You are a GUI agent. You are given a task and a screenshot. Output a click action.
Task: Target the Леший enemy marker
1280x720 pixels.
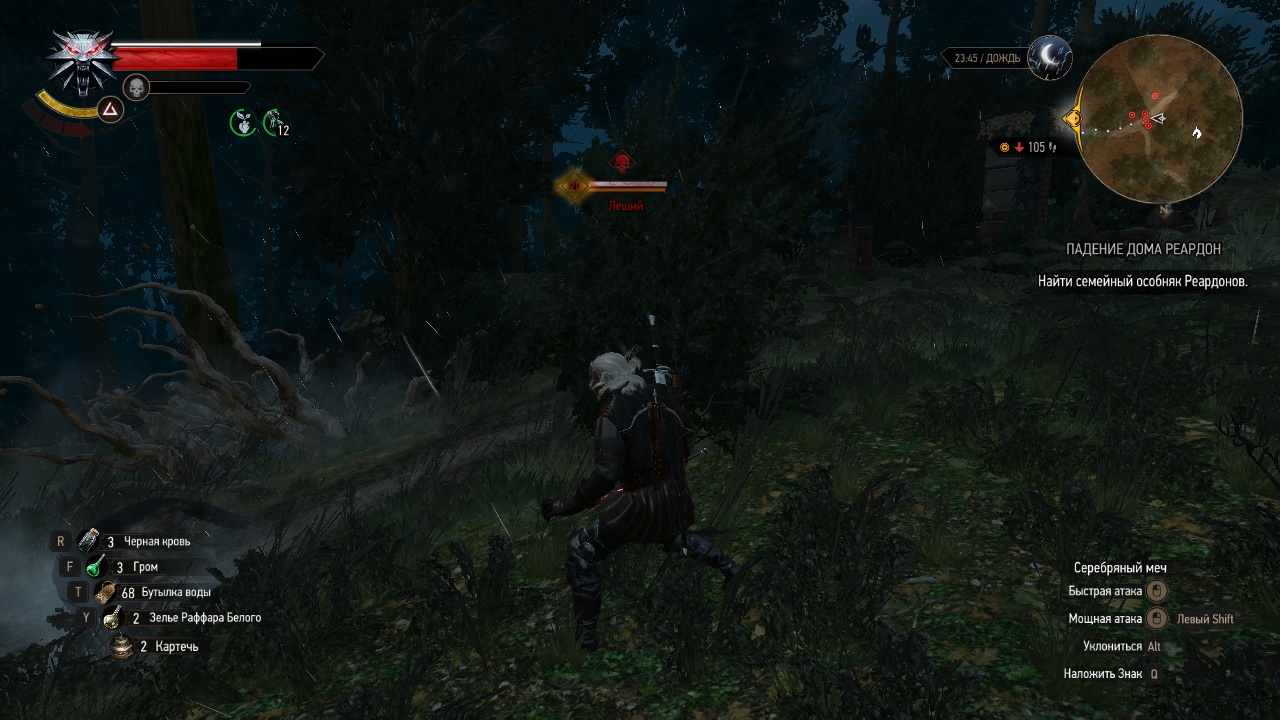pos(622,164)
